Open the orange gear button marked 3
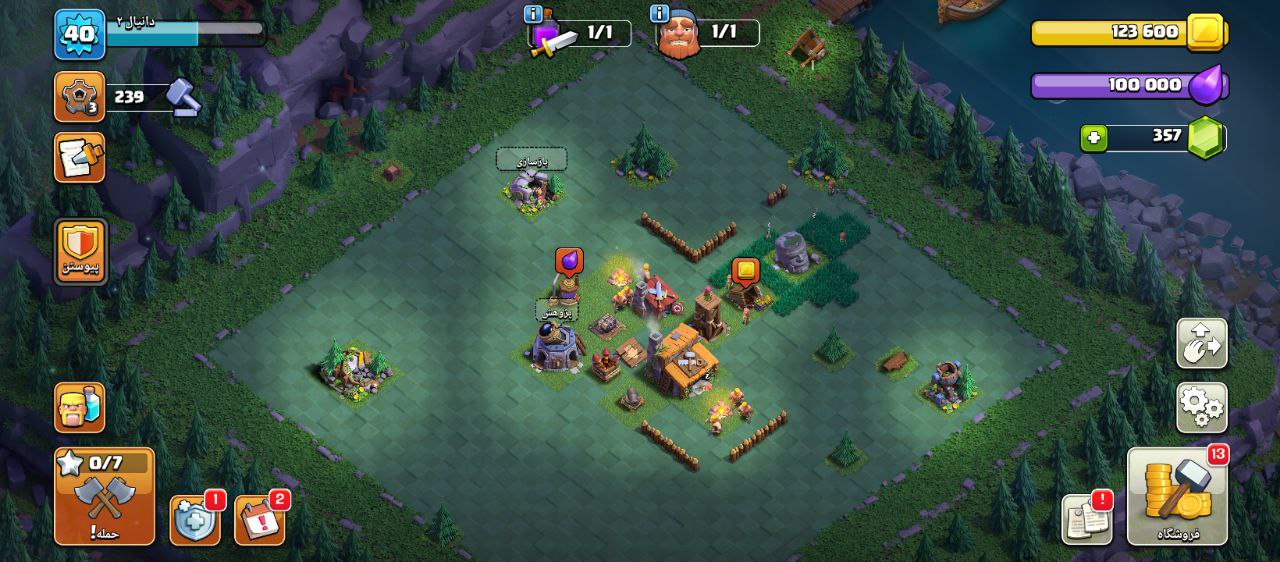 click(79, 97)
